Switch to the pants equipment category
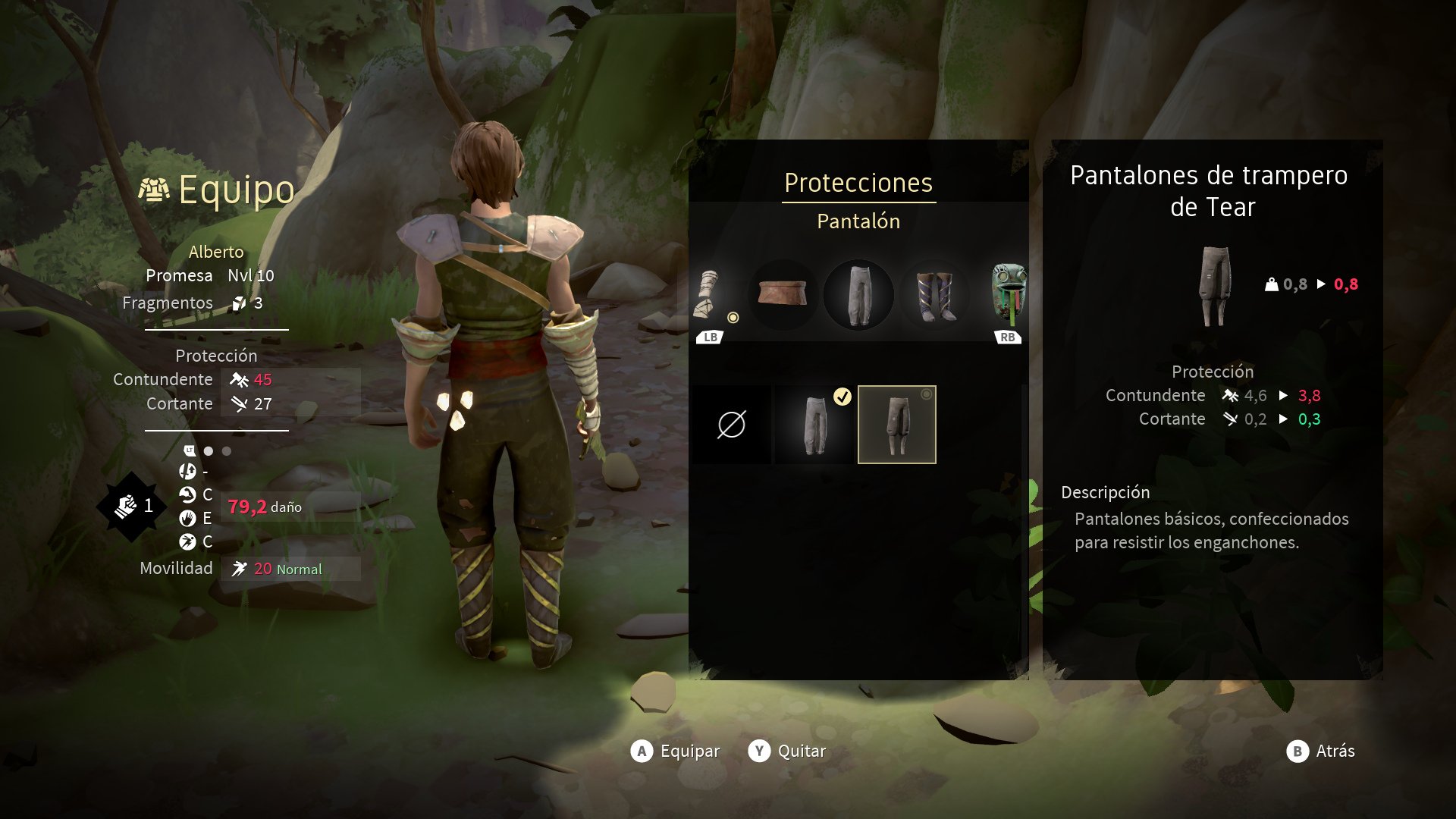The height and width of the screenshot is (819, 1456). [858, 295]
